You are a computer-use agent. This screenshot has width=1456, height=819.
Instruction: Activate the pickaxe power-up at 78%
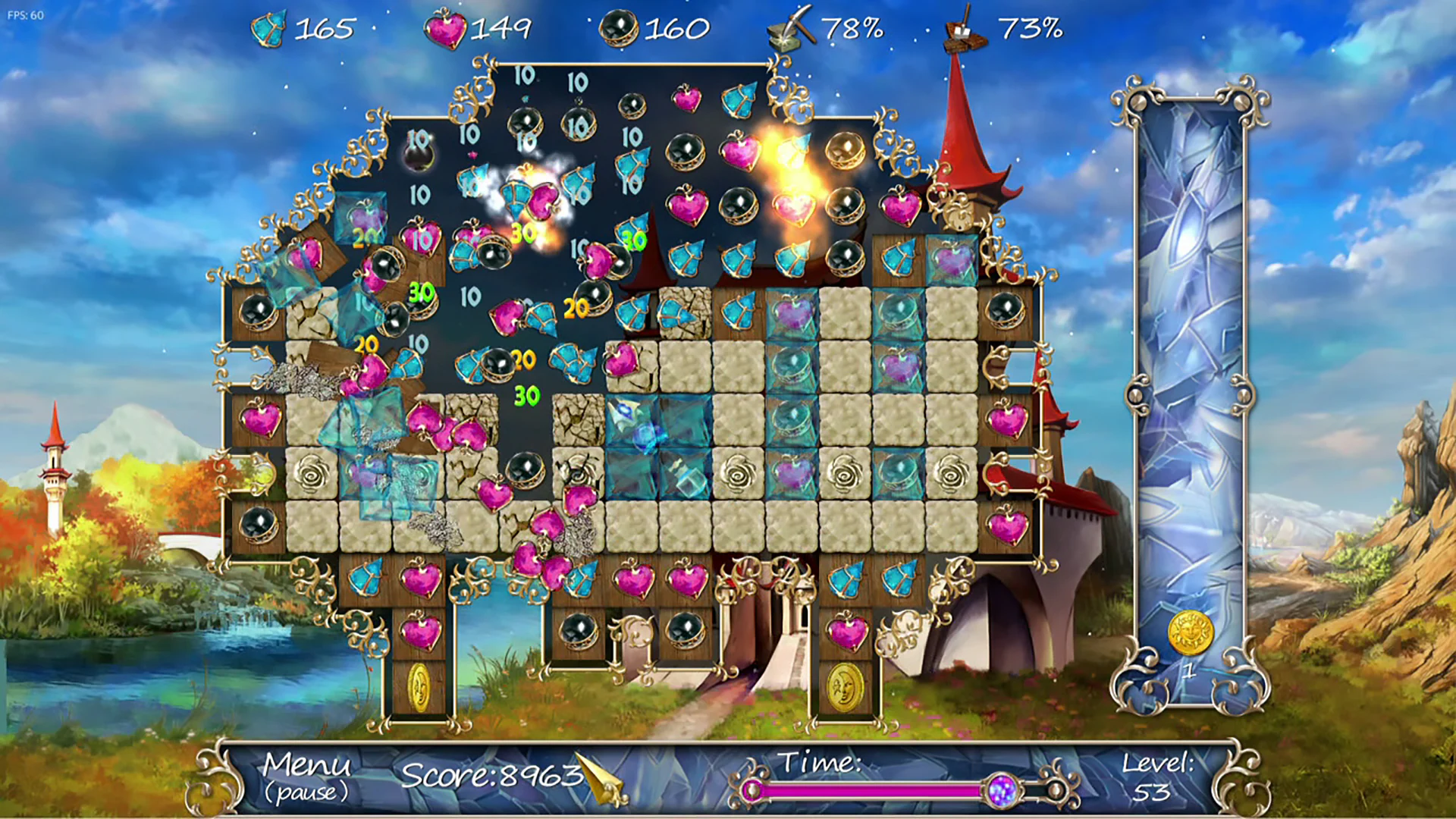tap(789, 29)
